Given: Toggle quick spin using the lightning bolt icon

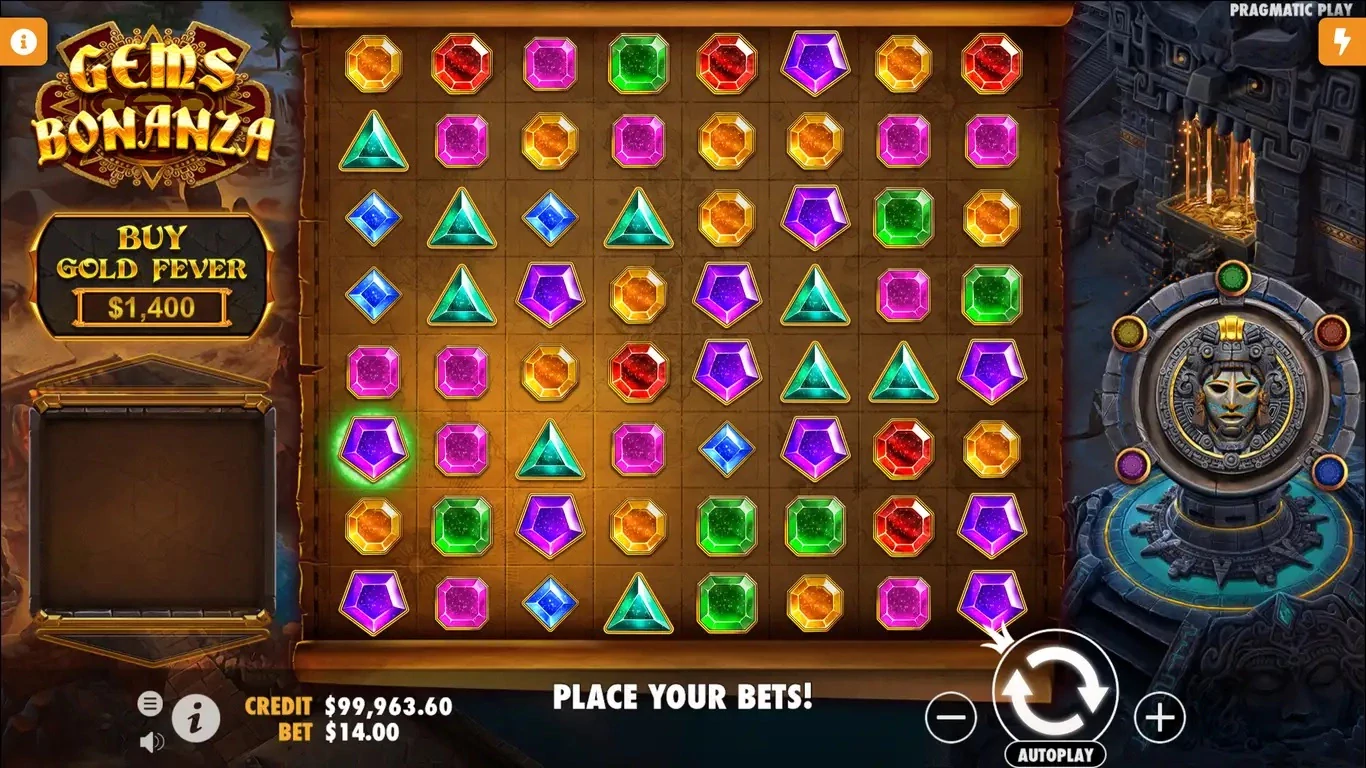Looking at the screenshot, I should [x=1344, y=41].
